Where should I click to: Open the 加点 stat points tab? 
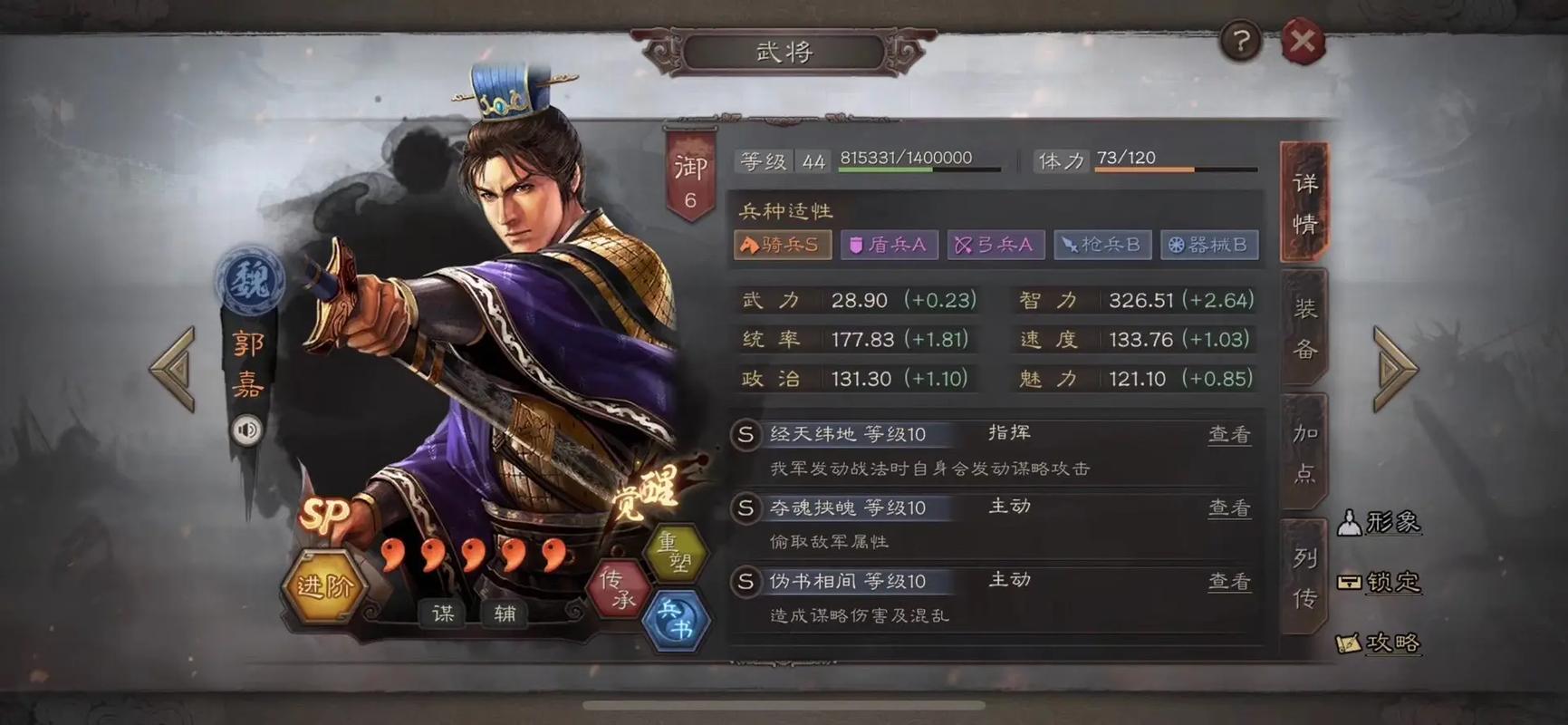[1304, 452]
